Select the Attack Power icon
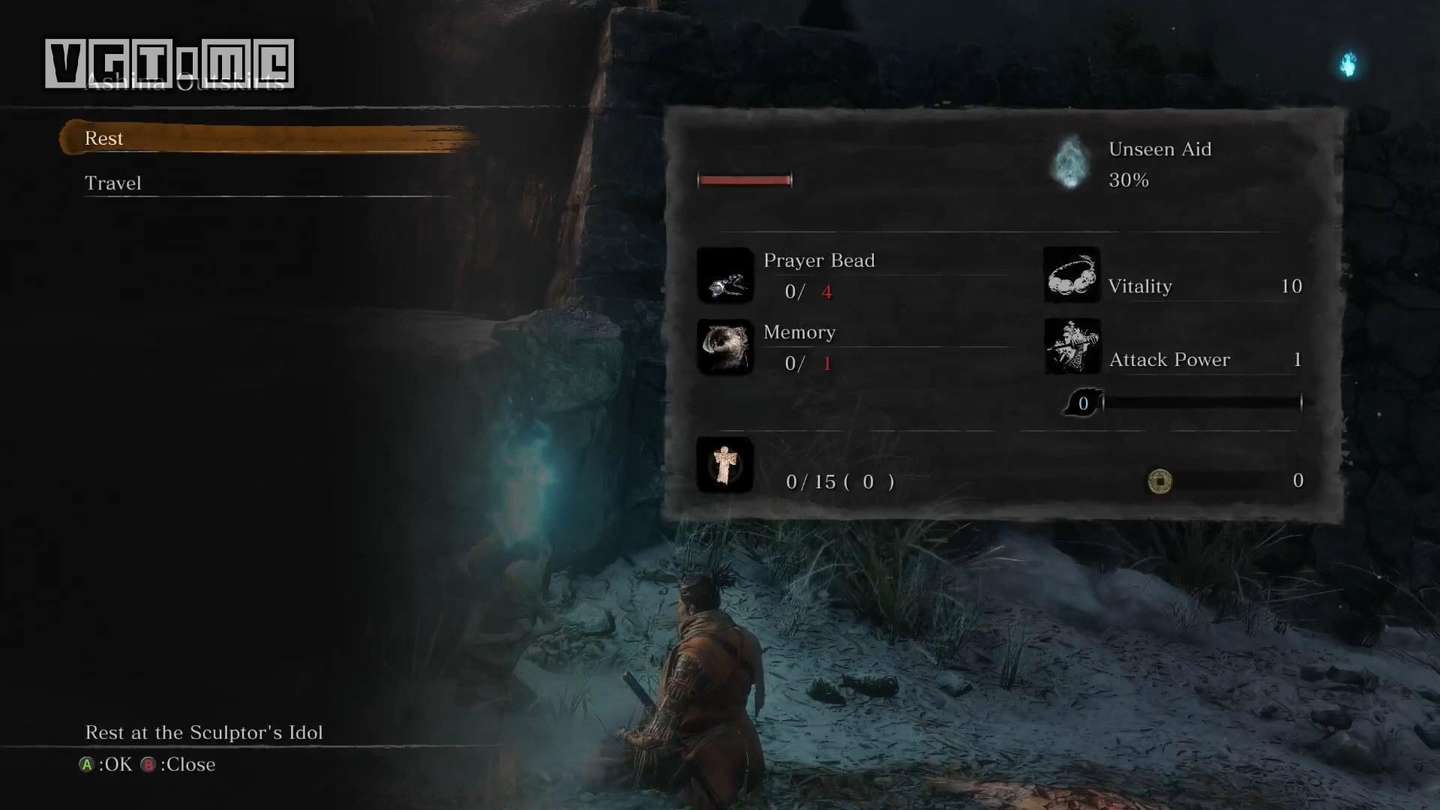The width and height of the screenshot is (1440, 810). pyautogui.click(x=1072, y=347)
